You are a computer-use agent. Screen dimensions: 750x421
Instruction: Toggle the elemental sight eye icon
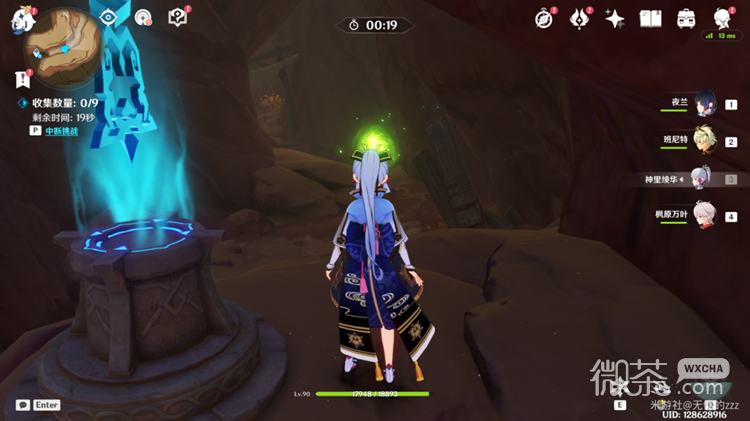point(110,17)
